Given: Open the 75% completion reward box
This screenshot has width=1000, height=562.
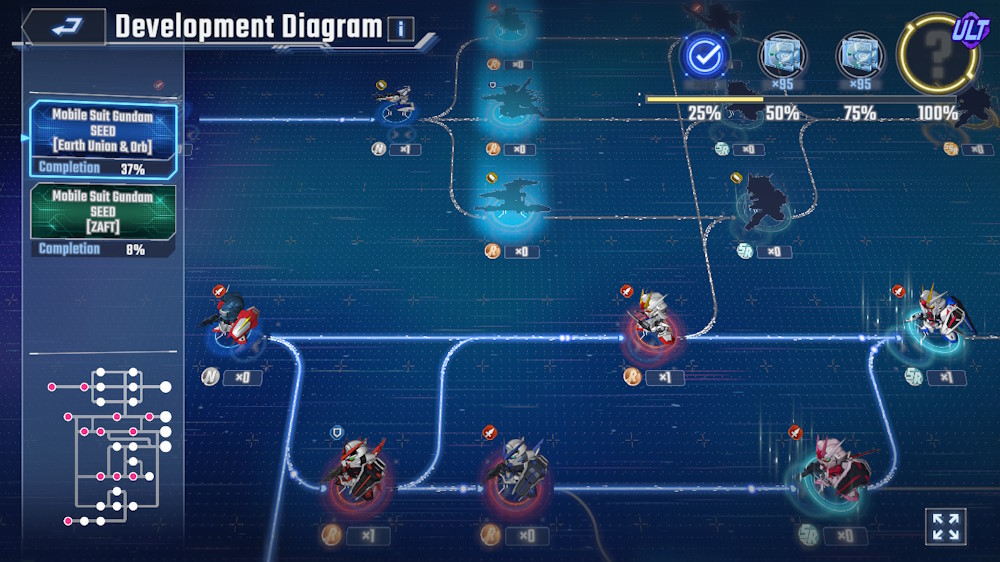Looking at the screenshot, I should pos(858,56).
